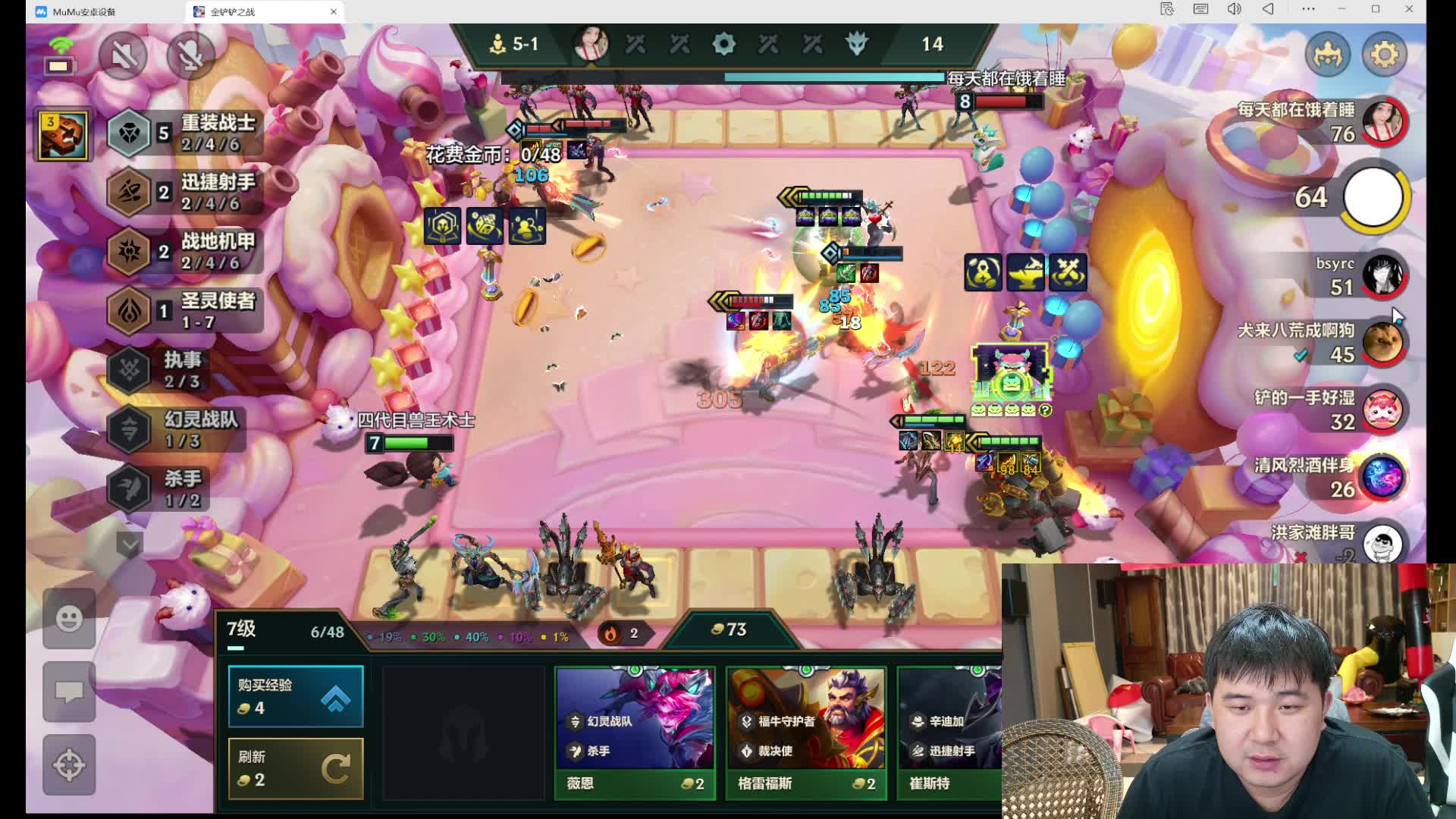Open the hex augment box icon
The image size is (1456, 819).
(63, 135)
